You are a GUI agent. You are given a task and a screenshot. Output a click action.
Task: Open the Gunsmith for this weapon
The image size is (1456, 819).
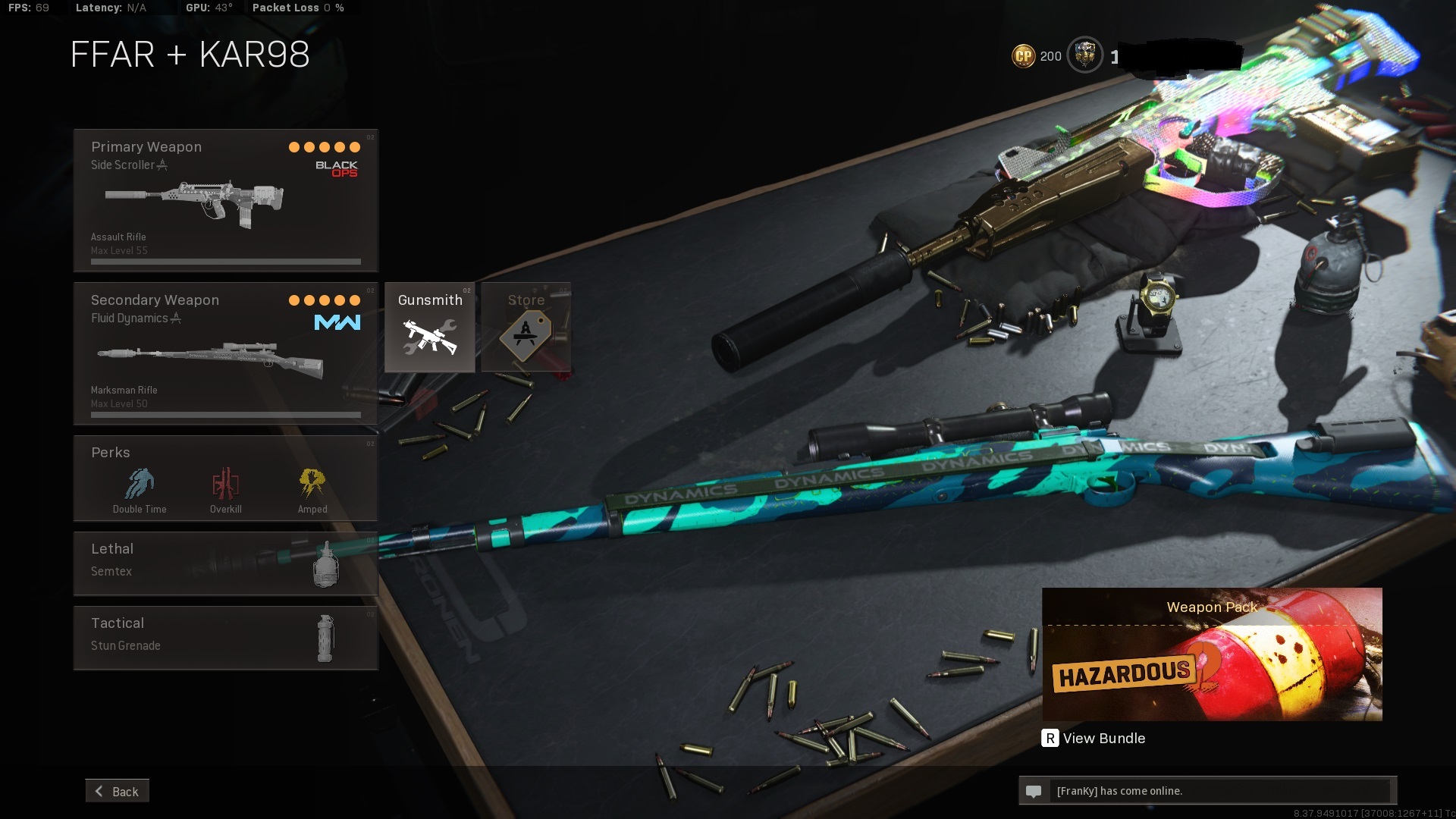tap(429, 328)
